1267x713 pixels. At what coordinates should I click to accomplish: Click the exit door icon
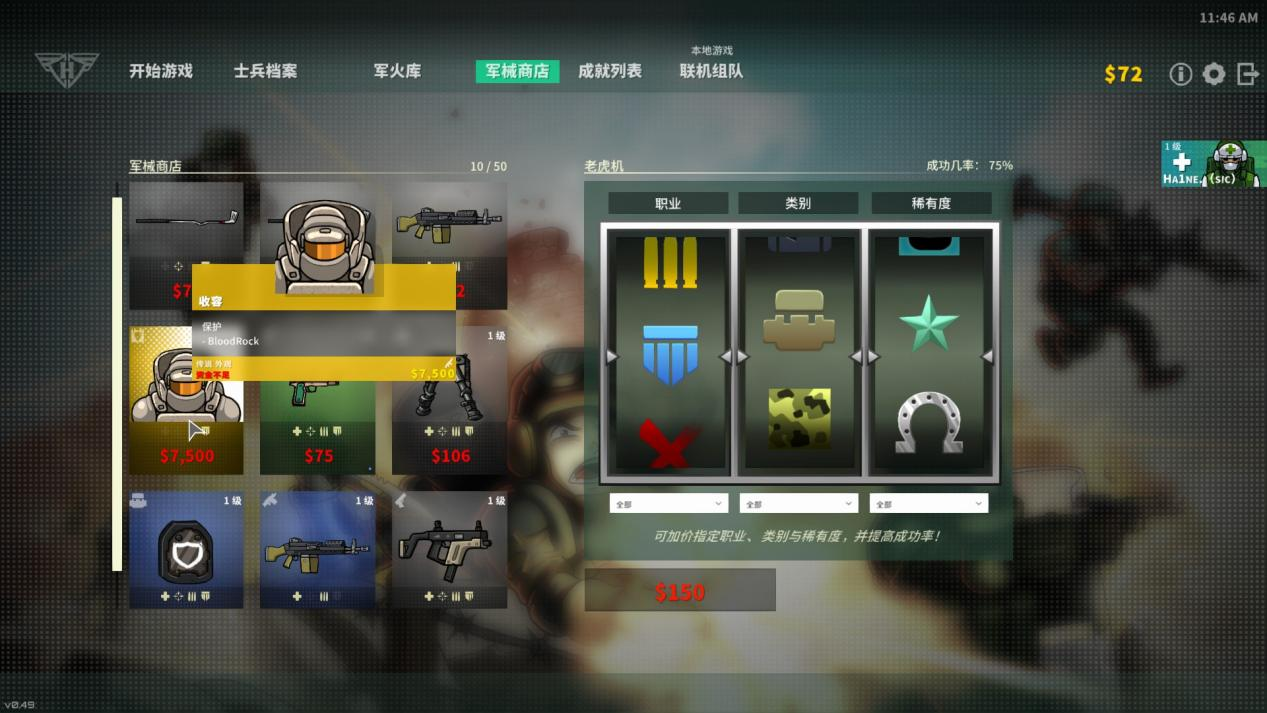coord(1247,74)
